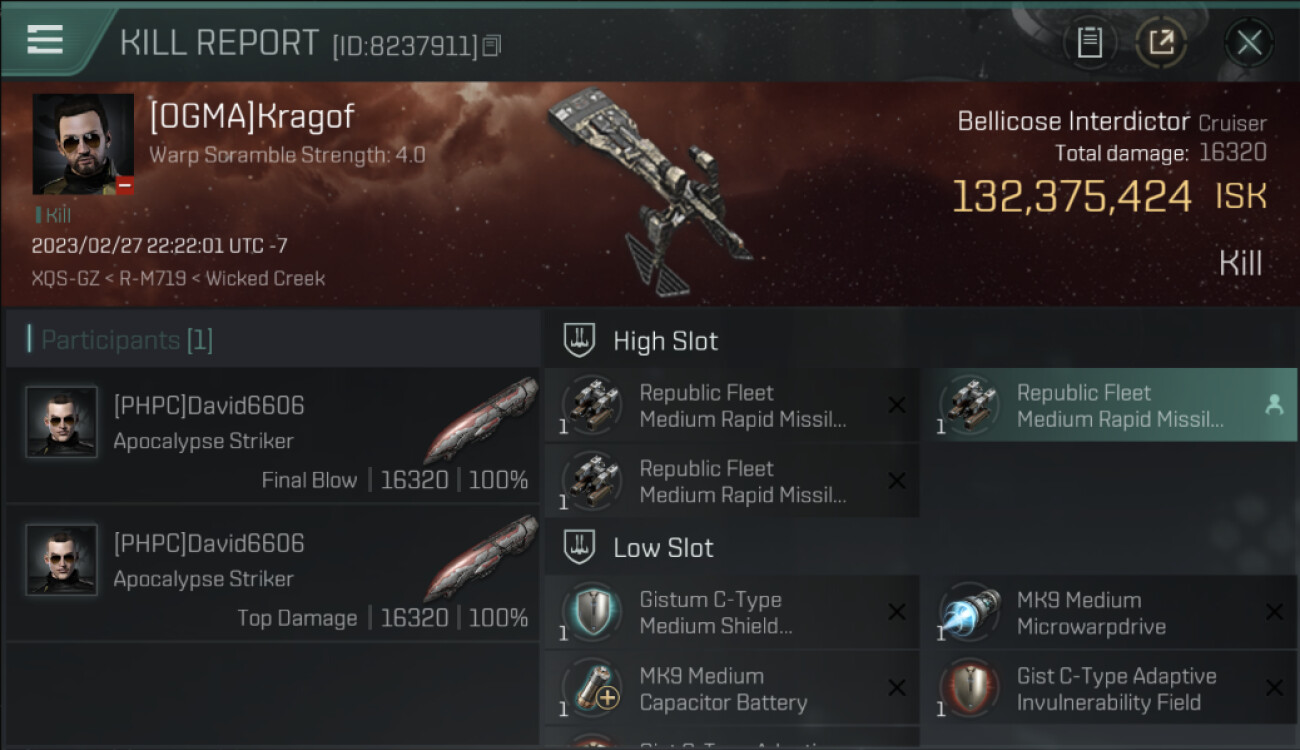The height and width of the screenshot is (750, 1300).
Task: Select the highlighted Republic Fleet missile launcher
Action: [x=1108, y=405]
